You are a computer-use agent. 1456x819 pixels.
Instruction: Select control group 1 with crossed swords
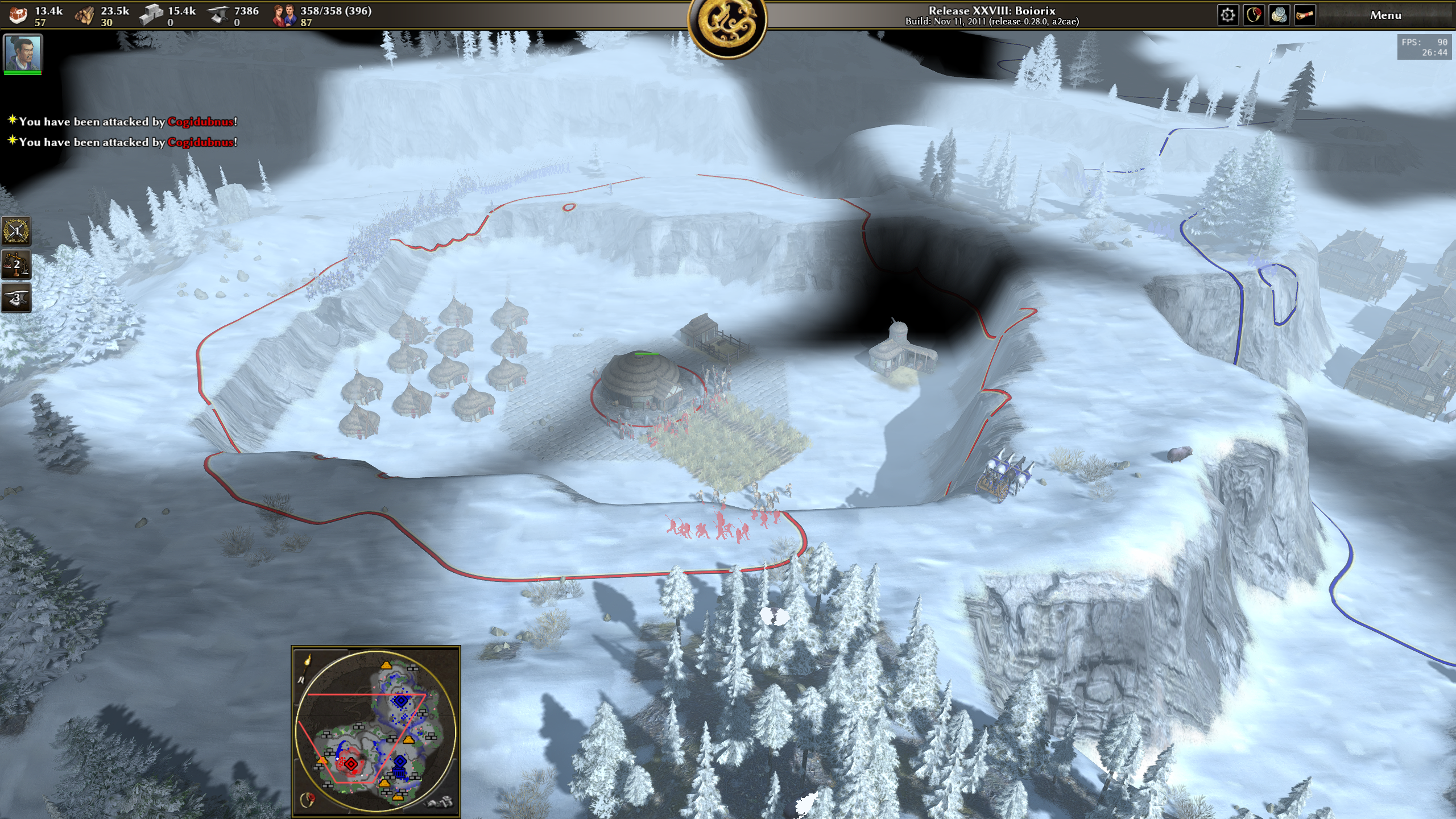[x=16, y=231]
